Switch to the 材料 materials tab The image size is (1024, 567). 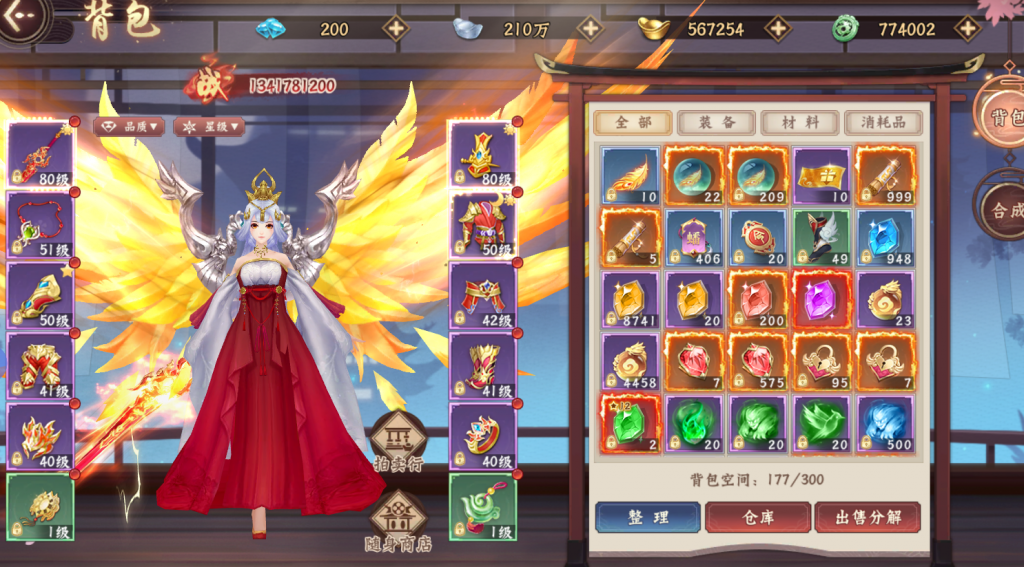(x=799, y=122)
